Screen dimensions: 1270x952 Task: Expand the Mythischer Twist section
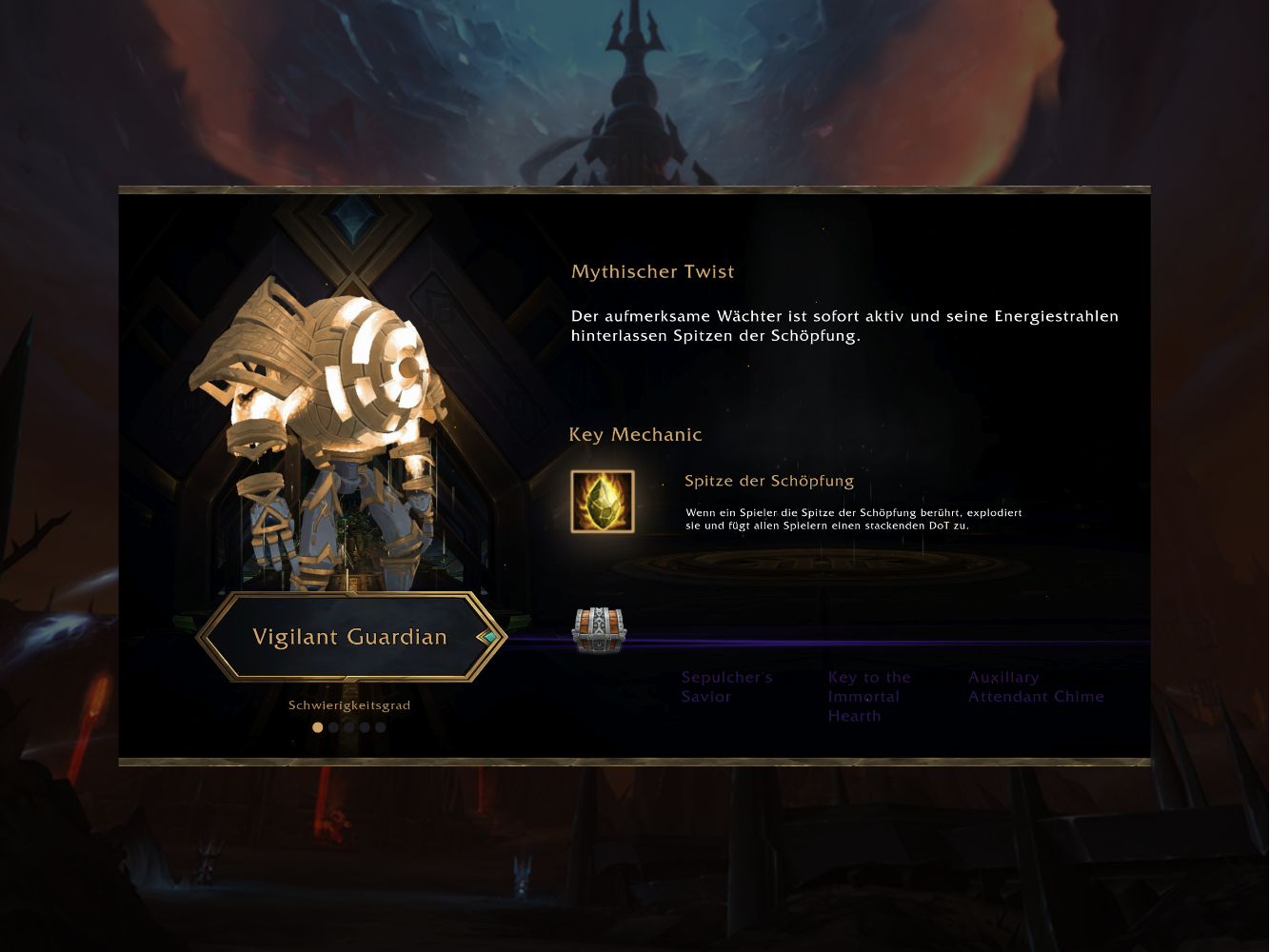[x=652, y=271]
